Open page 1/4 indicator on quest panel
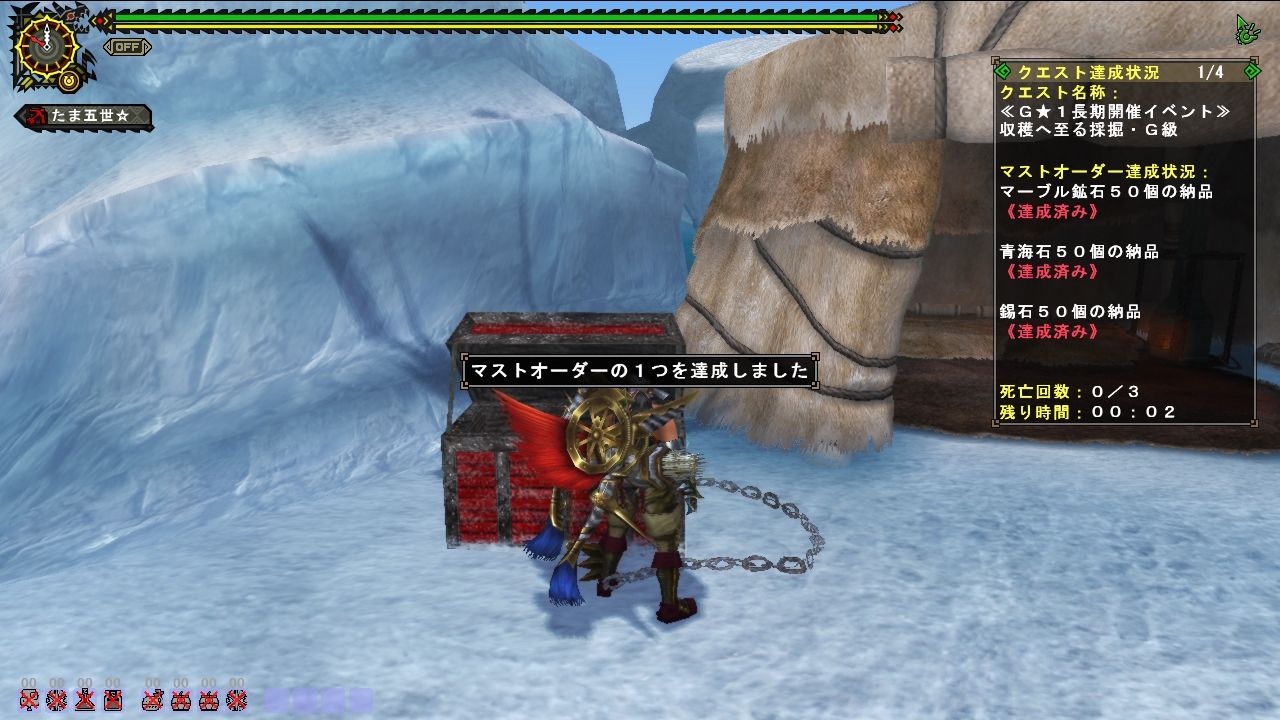 [x=1210, y=70]
